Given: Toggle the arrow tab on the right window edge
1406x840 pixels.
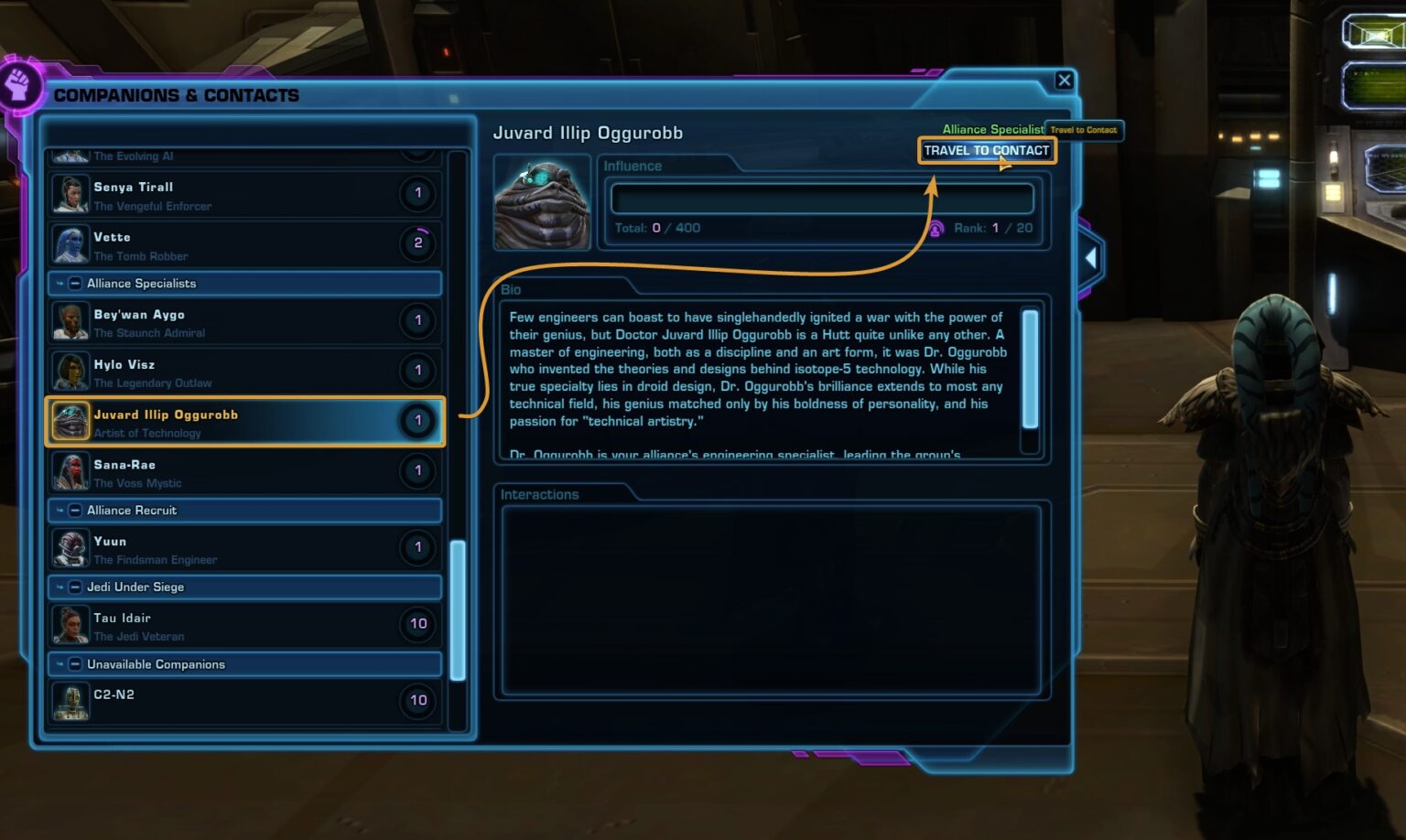Looking at the screenshot, I should [x=1091, y=259].
